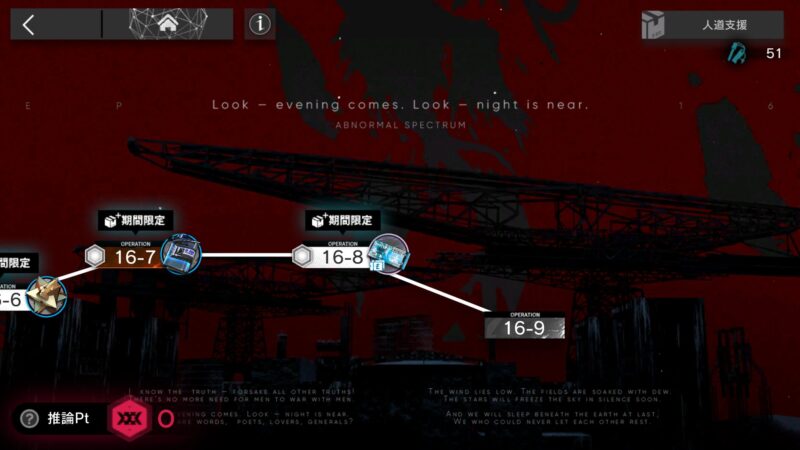The image size is (800, 450).
Task: Choose the locked 16-9 operation
Action: pyautogui.click(x=524, y=327)
